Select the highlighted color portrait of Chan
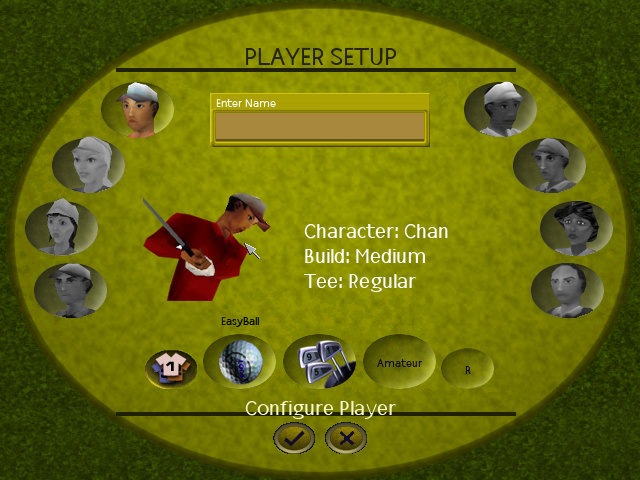Screen dimensions: 640x480 coord(137,109)
